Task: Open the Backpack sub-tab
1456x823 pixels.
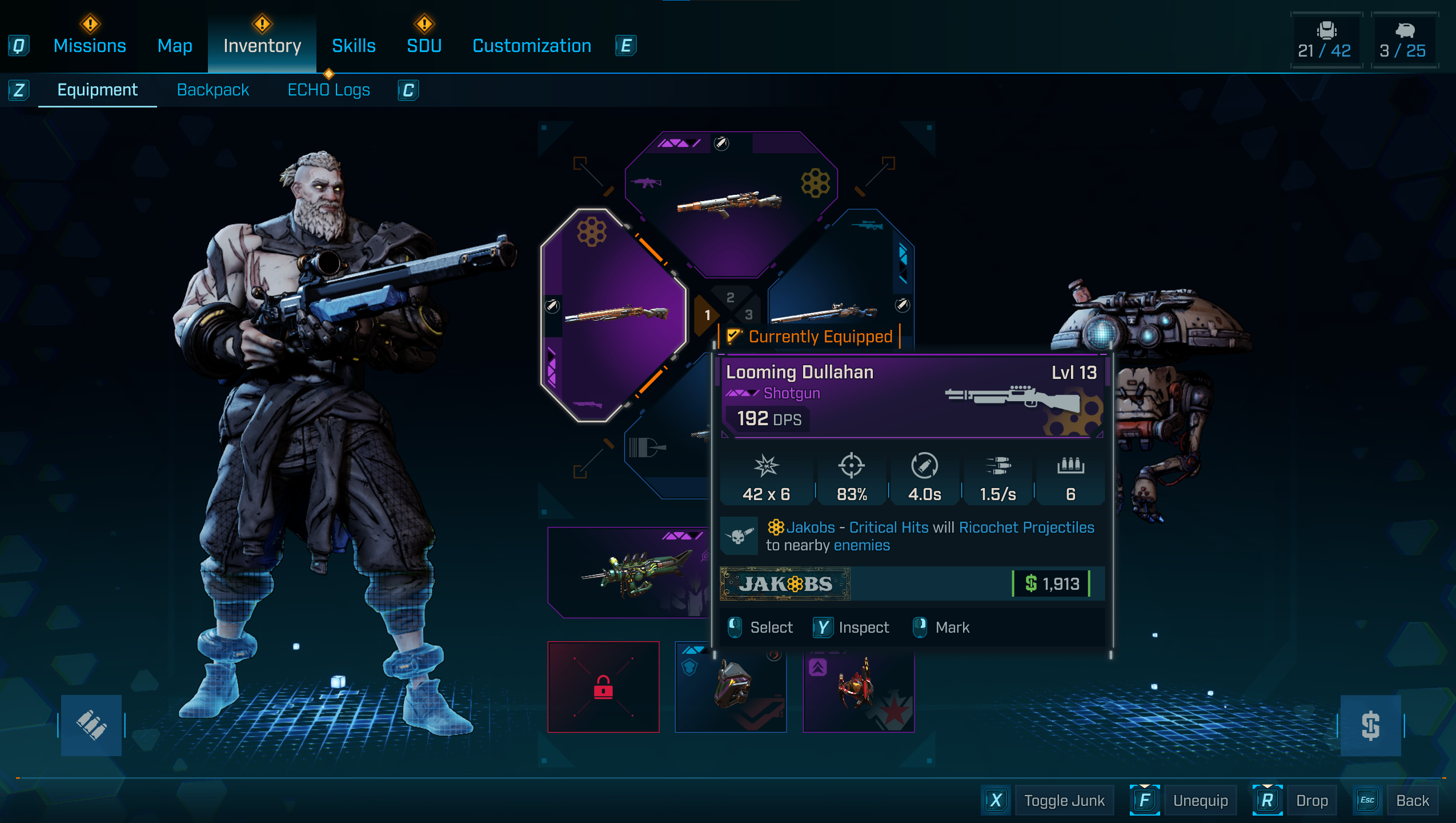Action: point(212,90)
